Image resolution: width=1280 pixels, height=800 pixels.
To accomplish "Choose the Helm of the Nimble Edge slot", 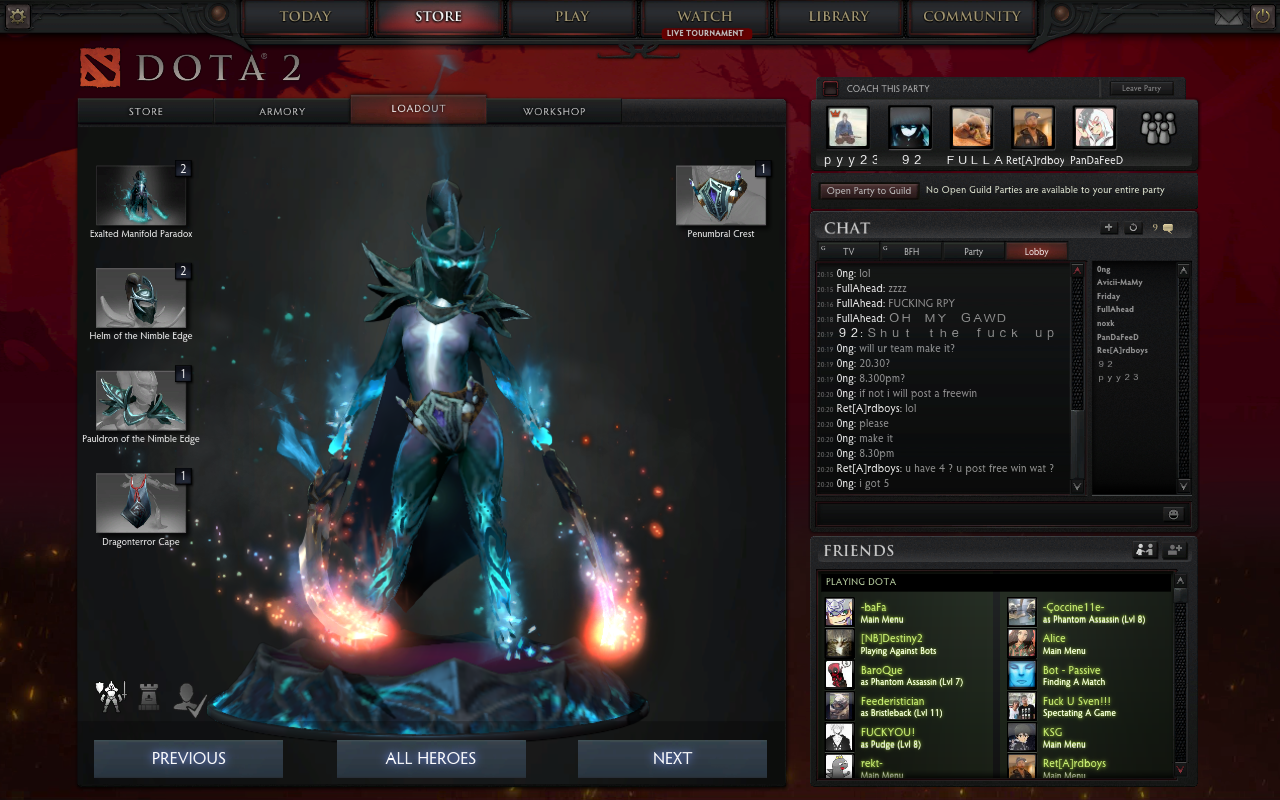I will pyautogui.click(x=141, y=298).
